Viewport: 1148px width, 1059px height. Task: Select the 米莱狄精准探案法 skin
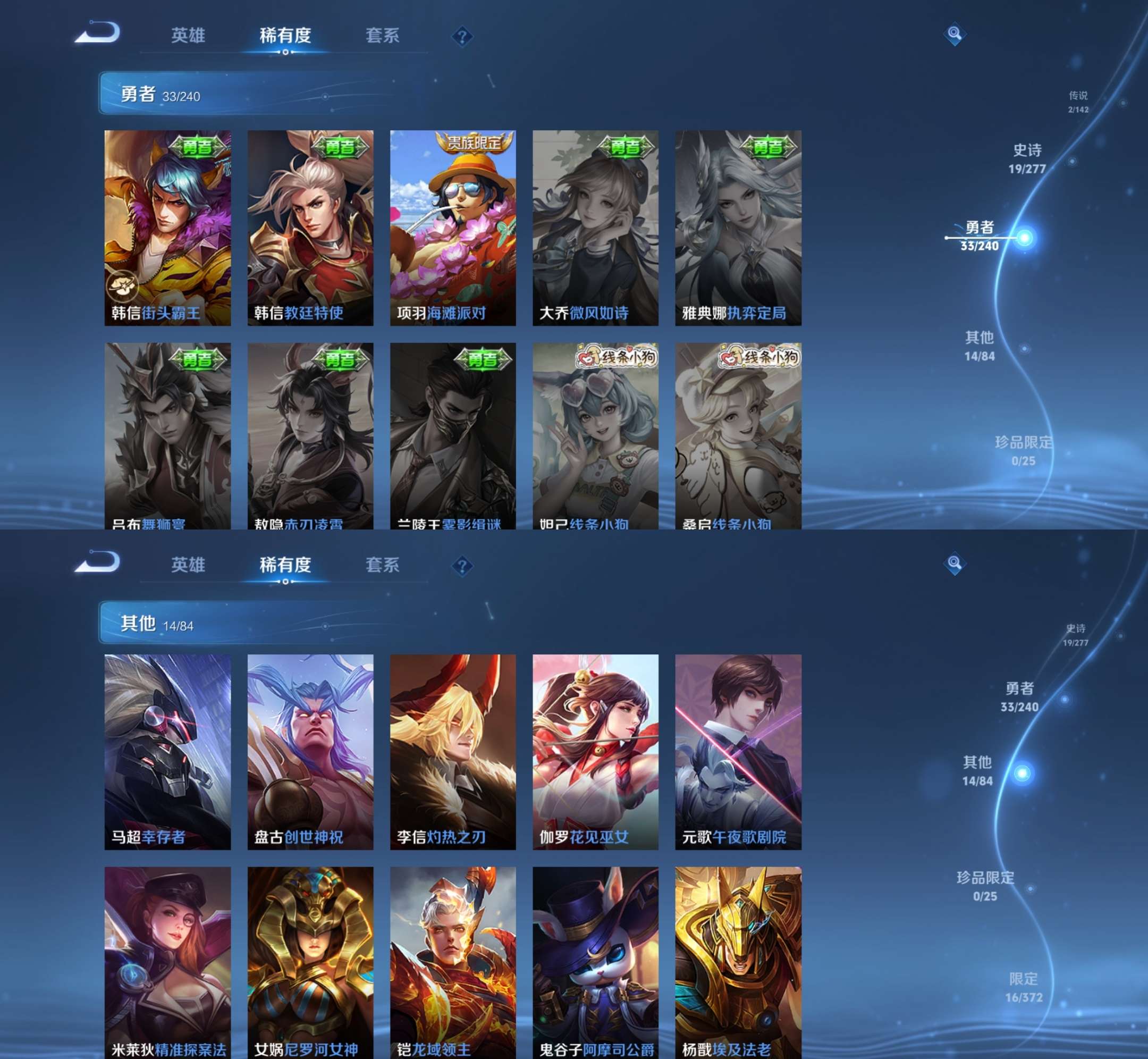(x=167, y=963)
